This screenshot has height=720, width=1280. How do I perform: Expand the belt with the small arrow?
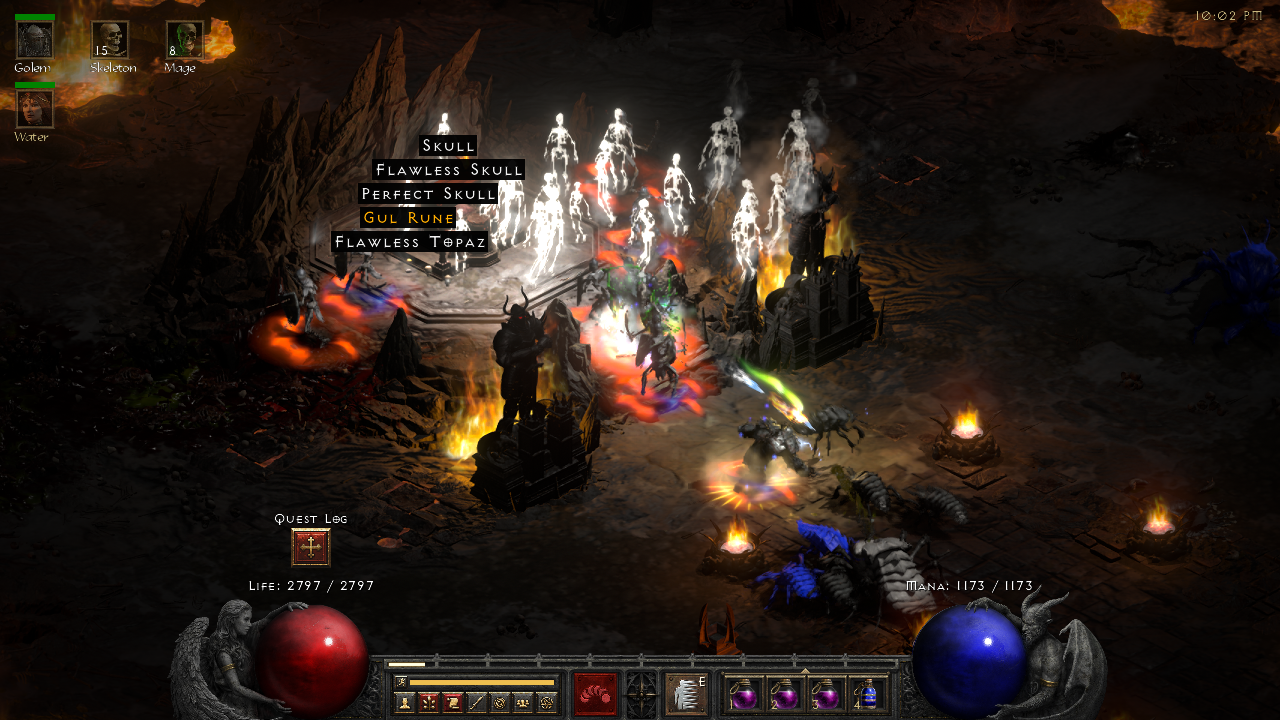coord(805,670)
